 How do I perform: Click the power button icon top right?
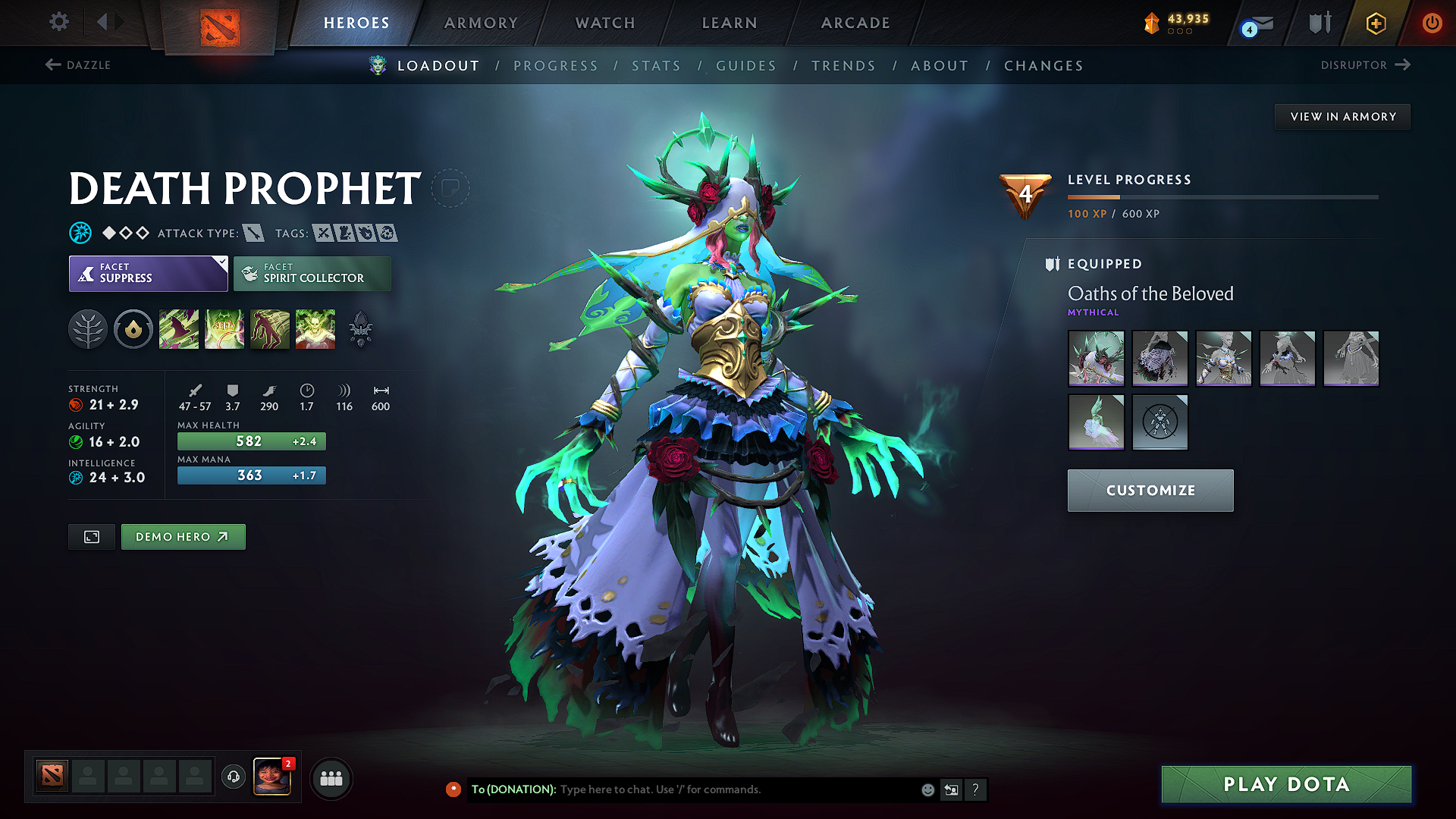[1433, 23]
